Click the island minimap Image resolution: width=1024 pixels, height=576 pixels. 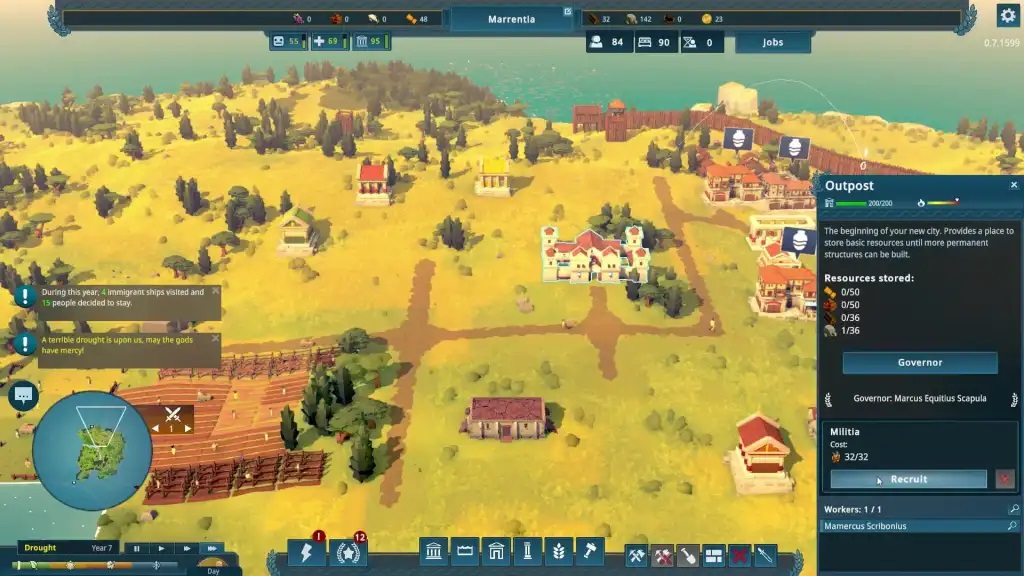click(x=92, y=450)
